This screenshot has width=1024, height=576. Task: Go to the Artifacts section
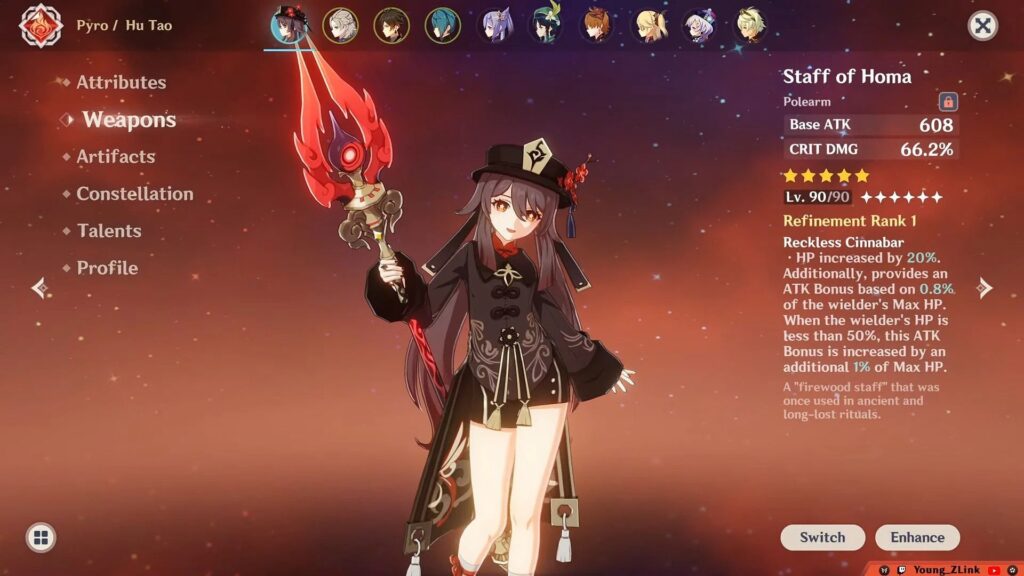tap(116, 157)
